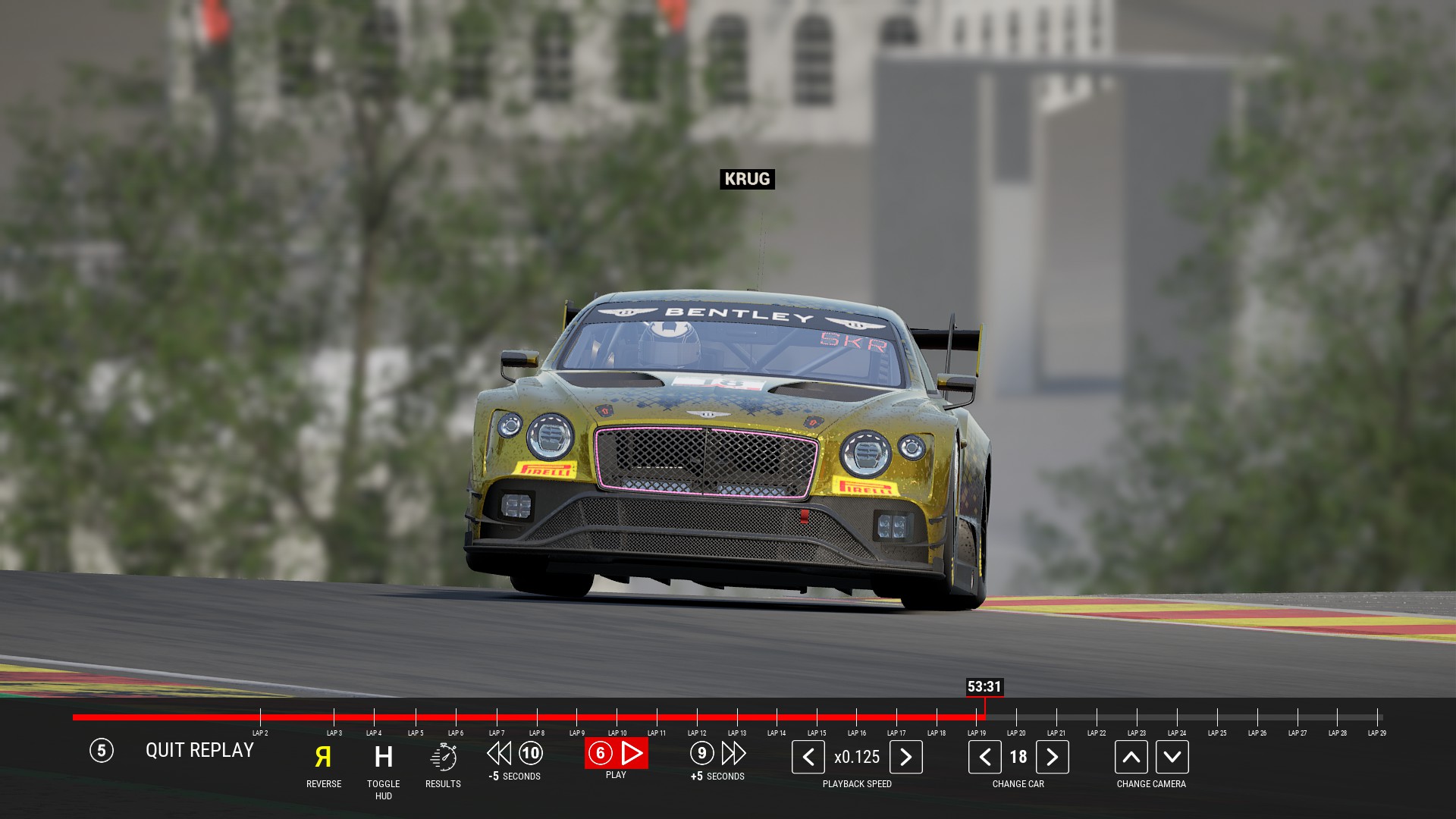Quit the replay
1456x819 pixels.
199,751
